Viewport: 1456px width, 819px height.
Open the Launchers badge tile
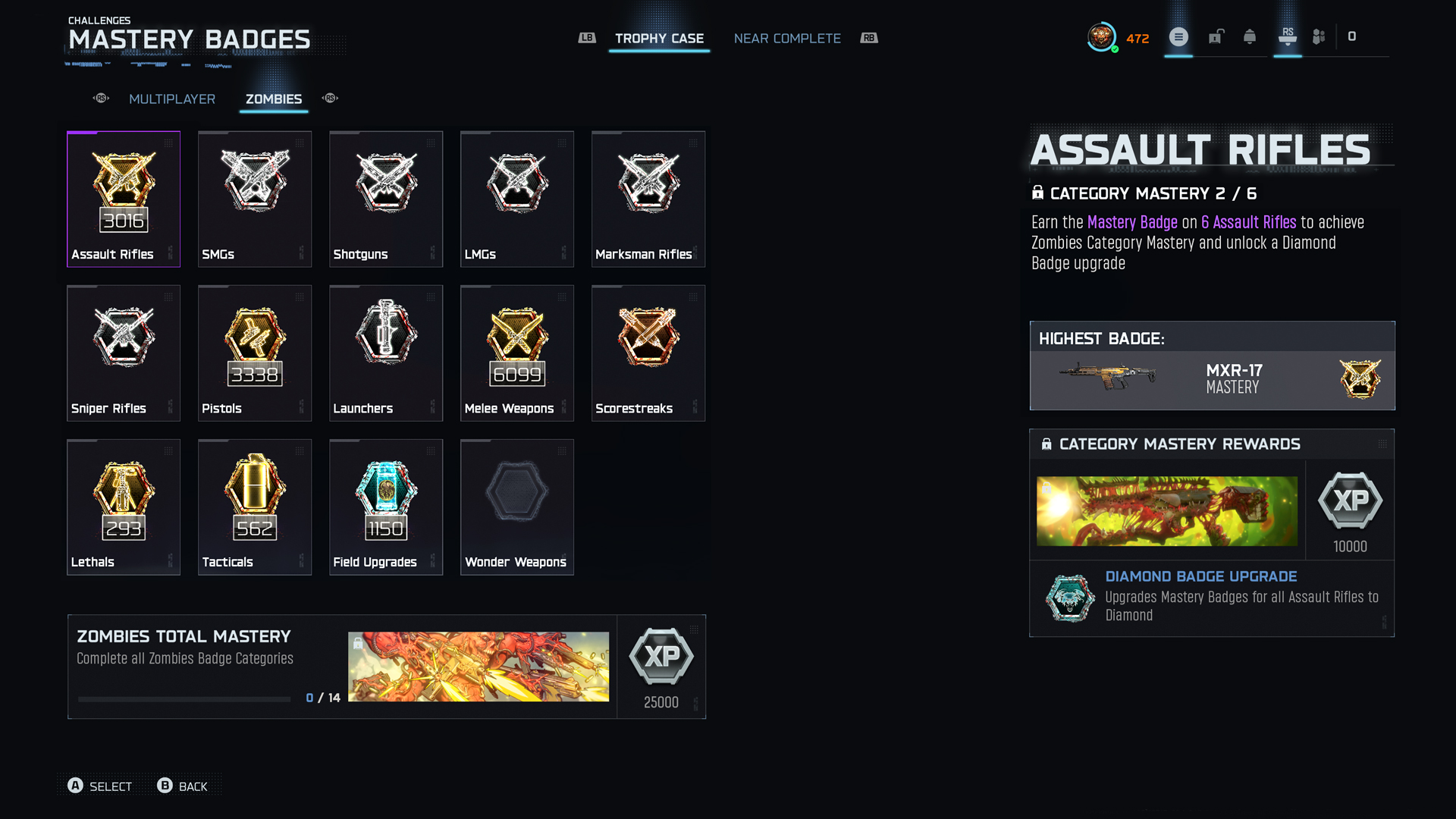click(386, 353)
